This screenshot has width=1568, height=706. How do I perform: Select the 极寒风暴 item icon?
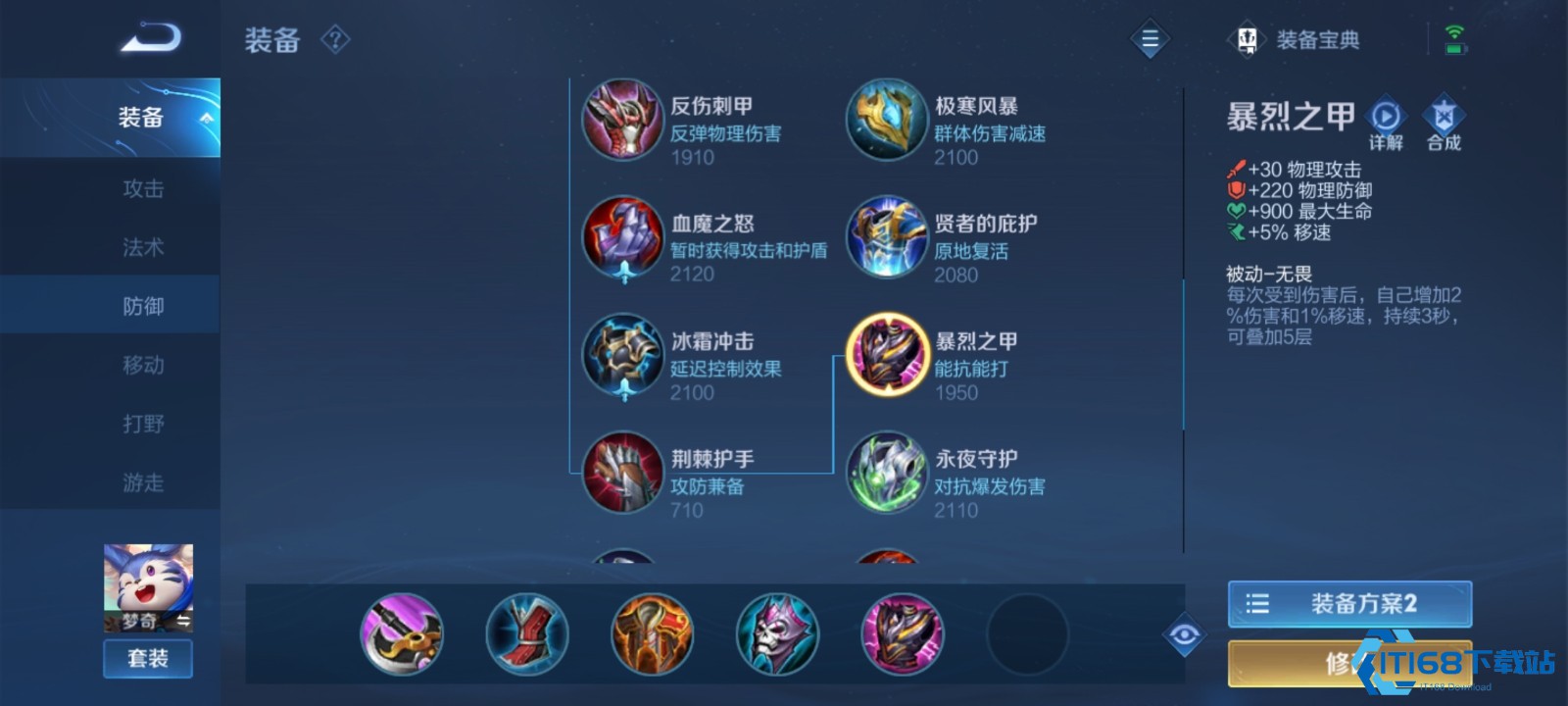tap(886, 121)
